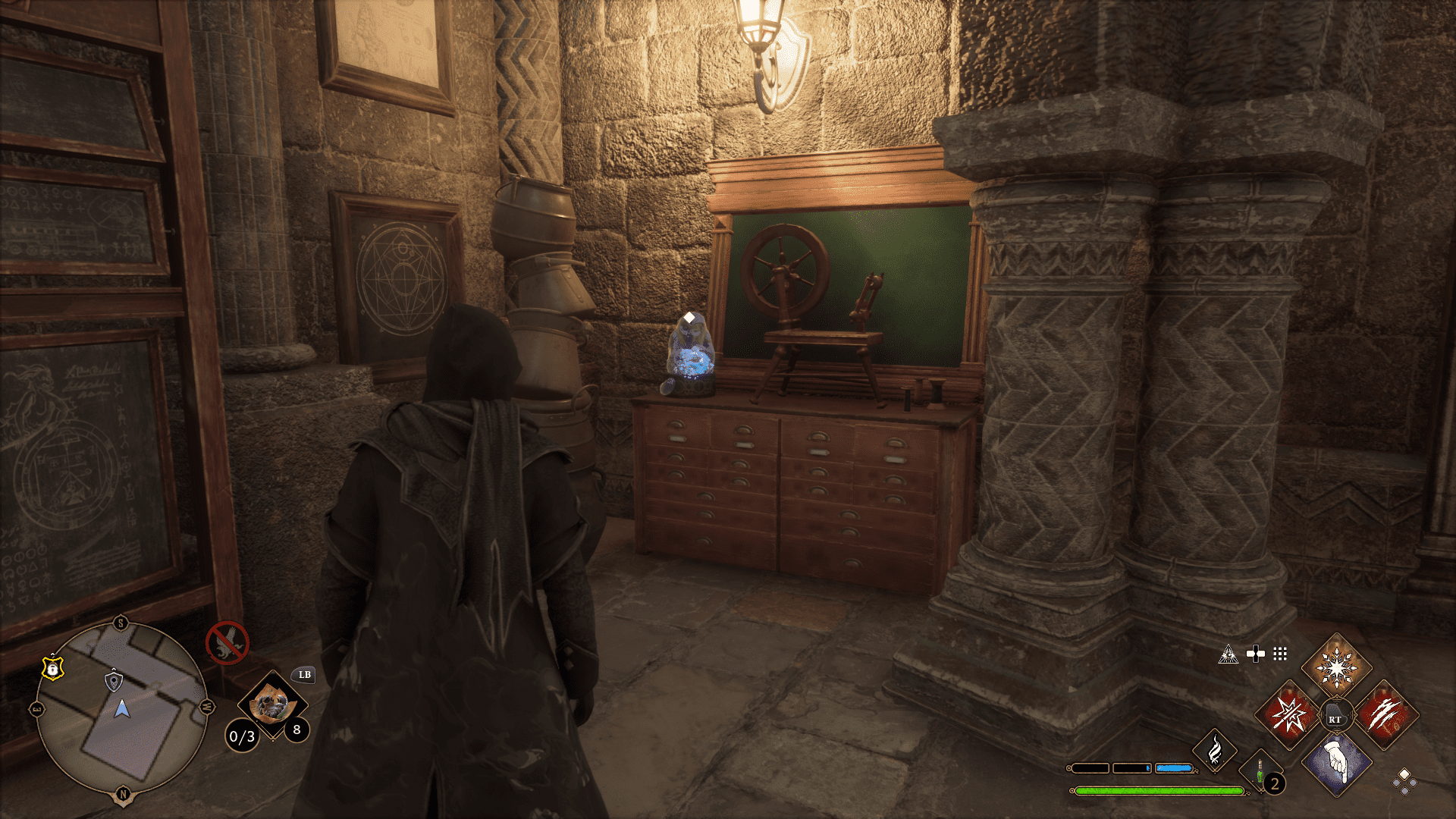Switch spell set via four-diamond selector

coord(1404,781)
